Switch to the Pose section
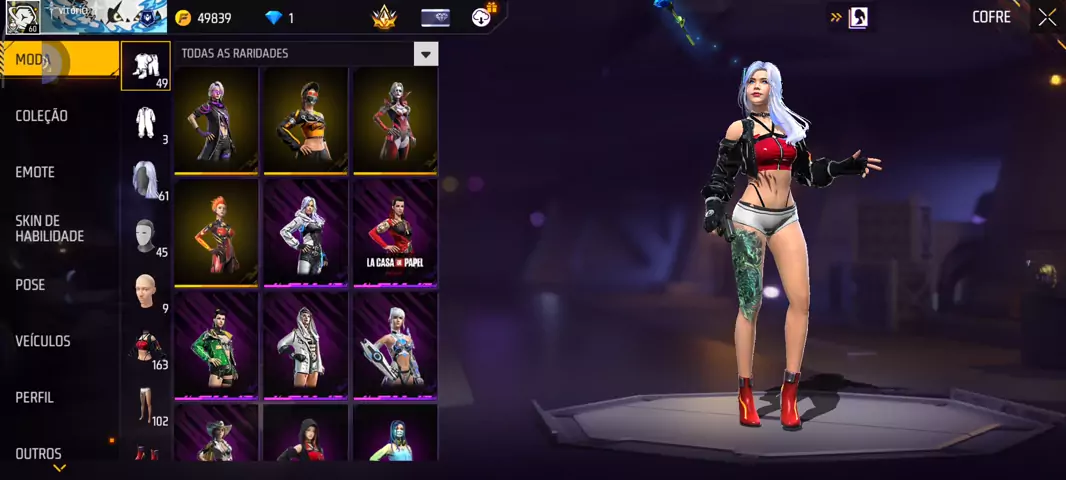 pyautogui.click(x=30, y=285)
